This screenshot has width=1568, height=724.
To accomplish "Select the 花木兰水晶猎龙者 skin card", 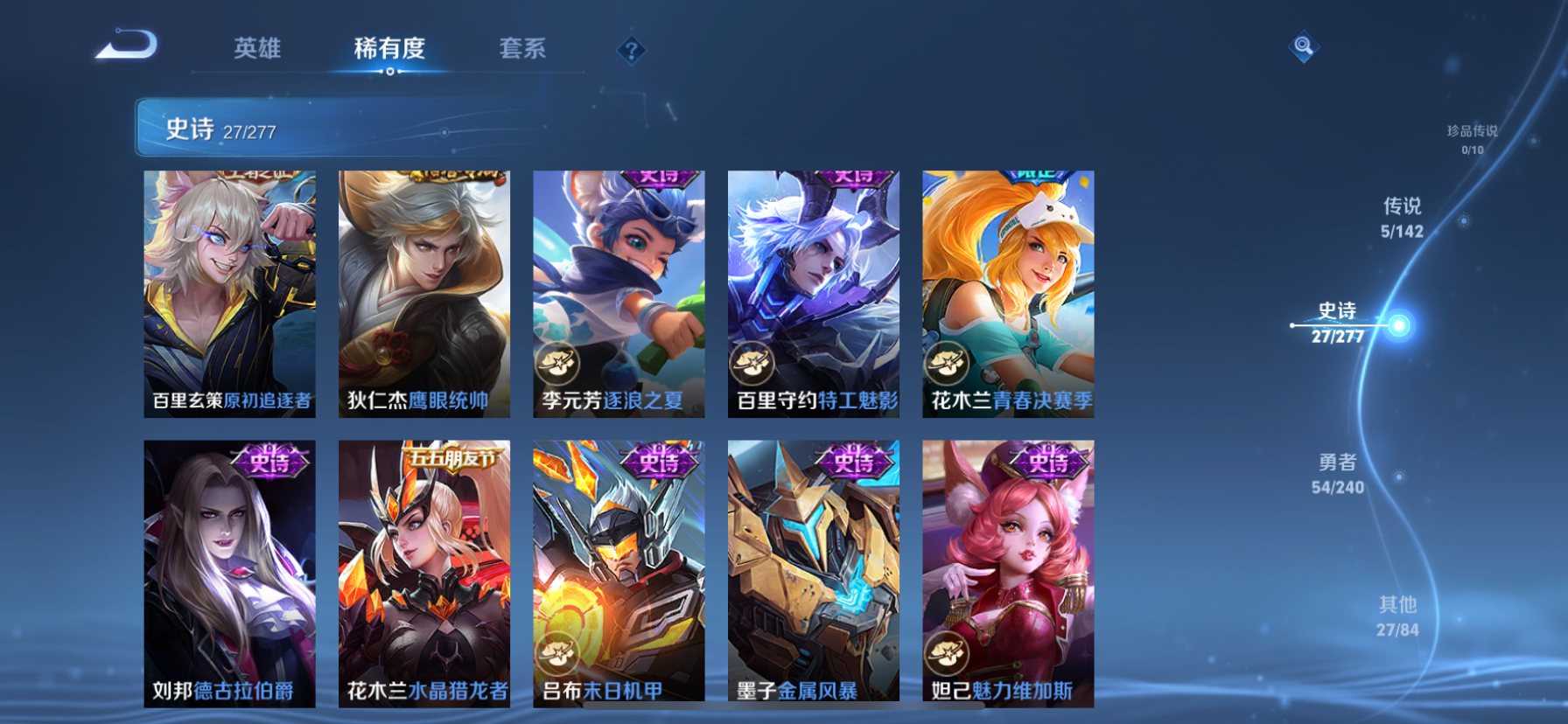I will (x=424, y=573).
